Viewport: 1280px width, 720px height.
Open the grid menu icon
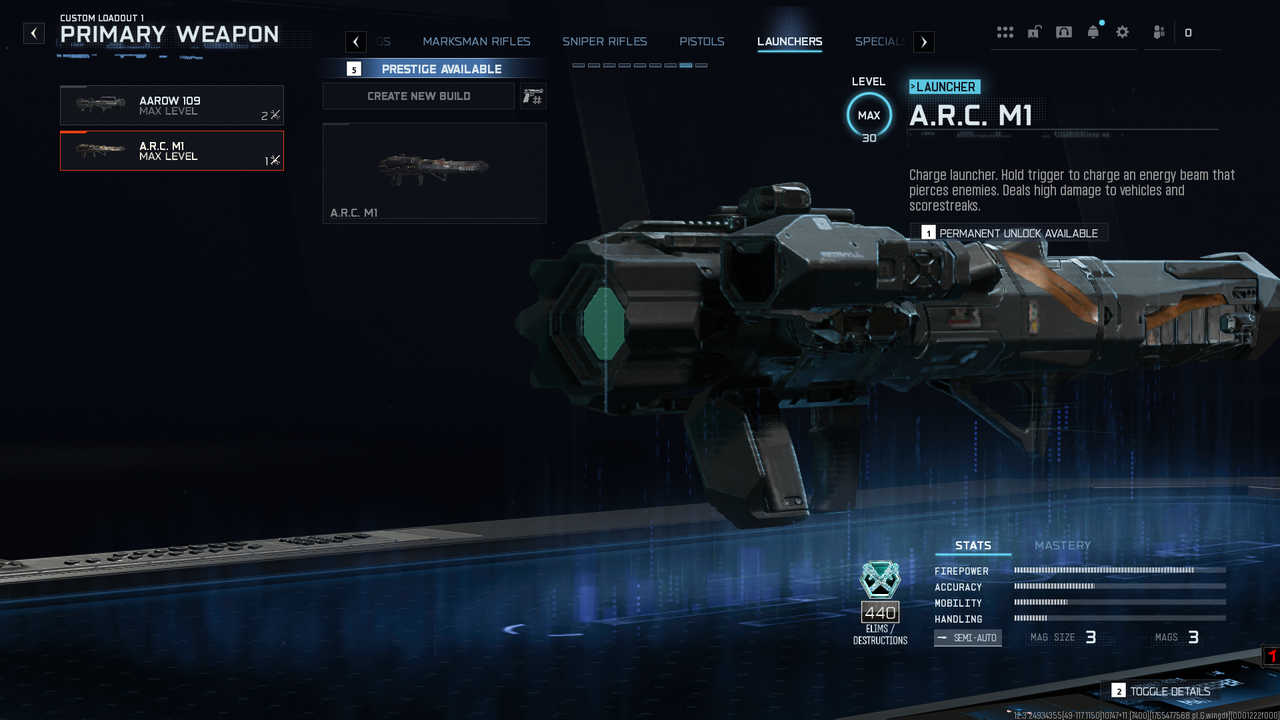pos(1005,32)
